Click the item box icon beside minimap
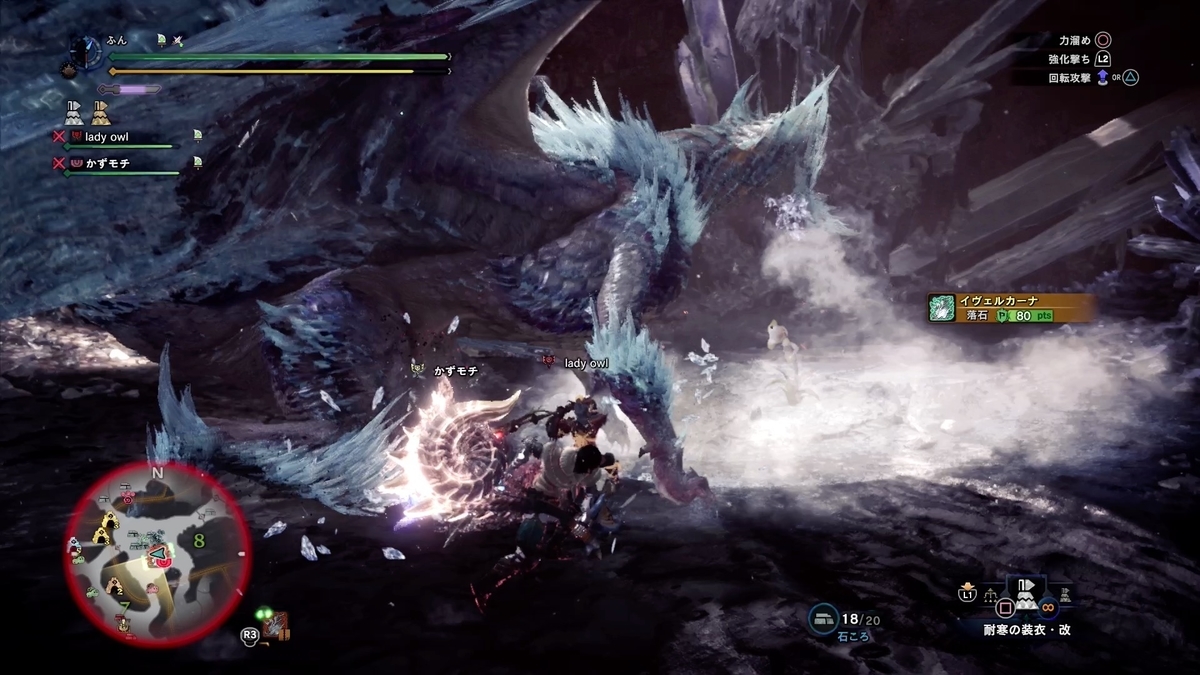Screen dimensions: 1200x675 point(275,627)
